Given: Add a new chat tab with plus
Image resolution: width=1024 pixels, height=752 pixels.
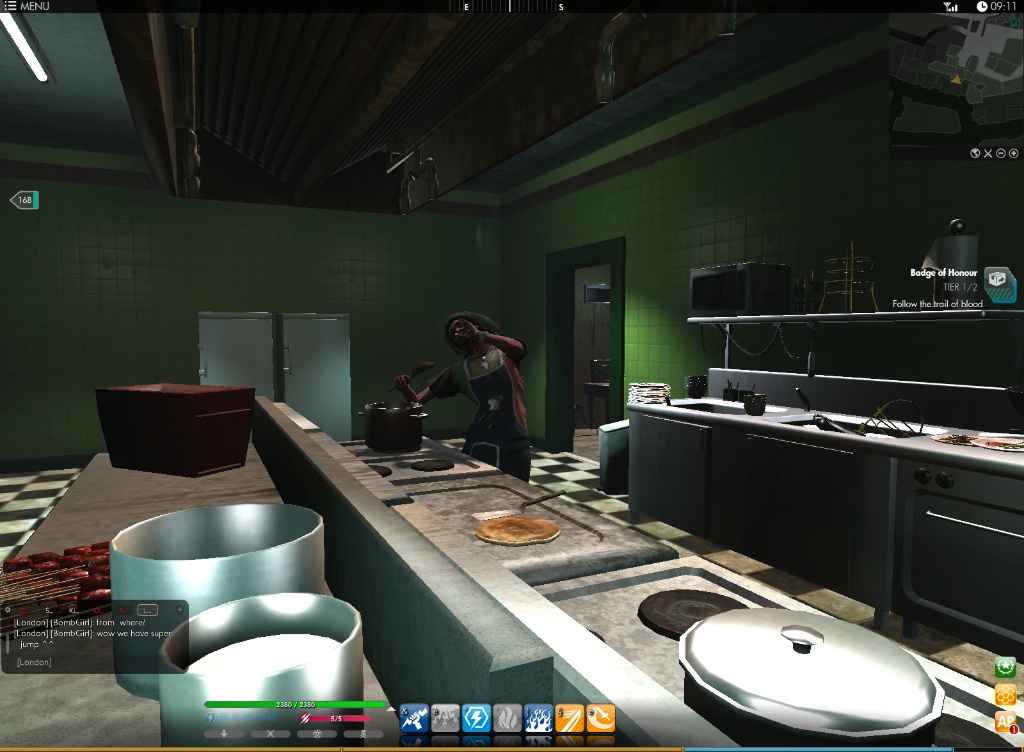Looking at the screenshot, I should click(180, 609).
